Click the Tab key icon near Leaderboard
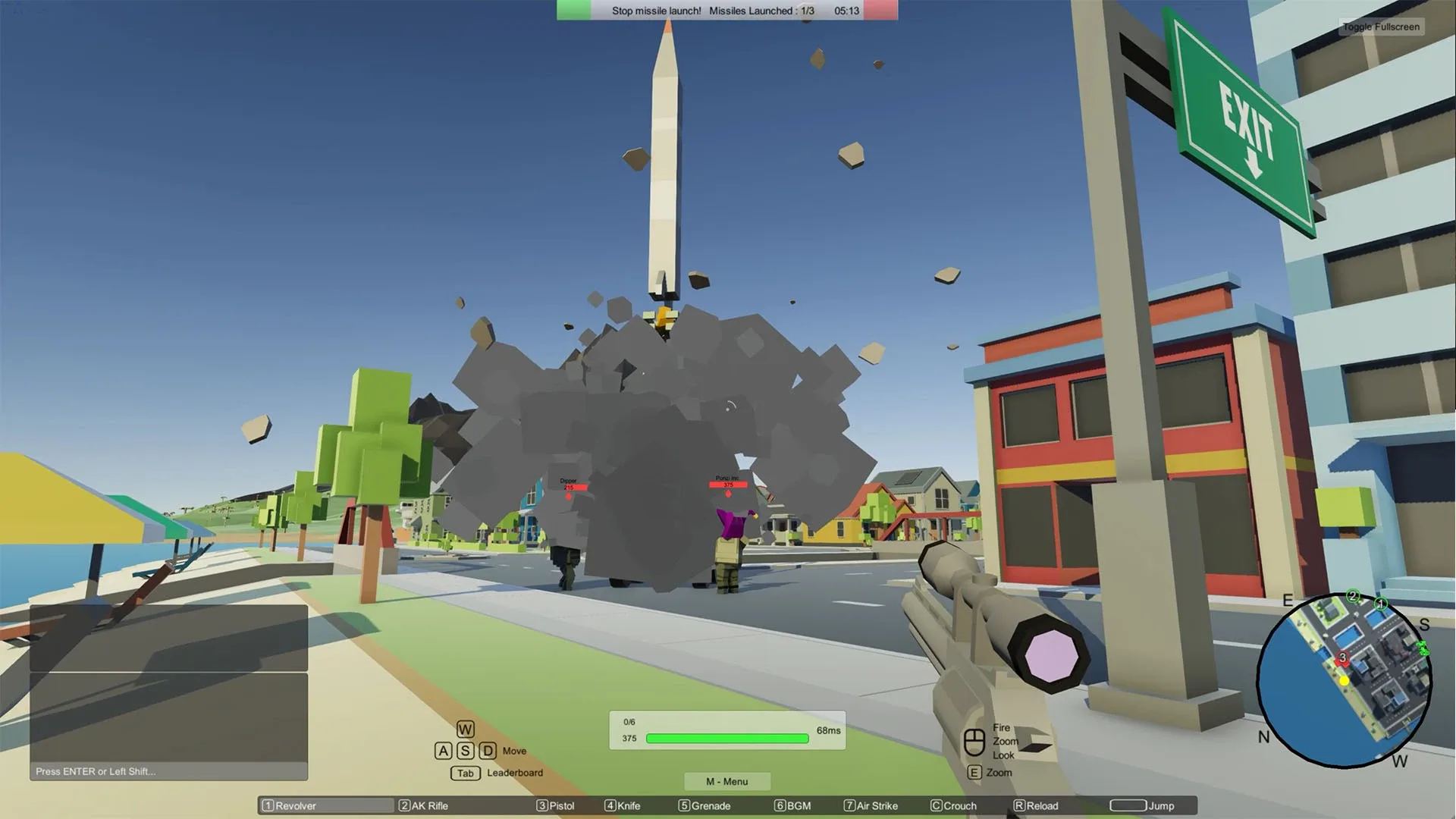The height and width of the screenshot is (819, 1456). tap(465, 773)
